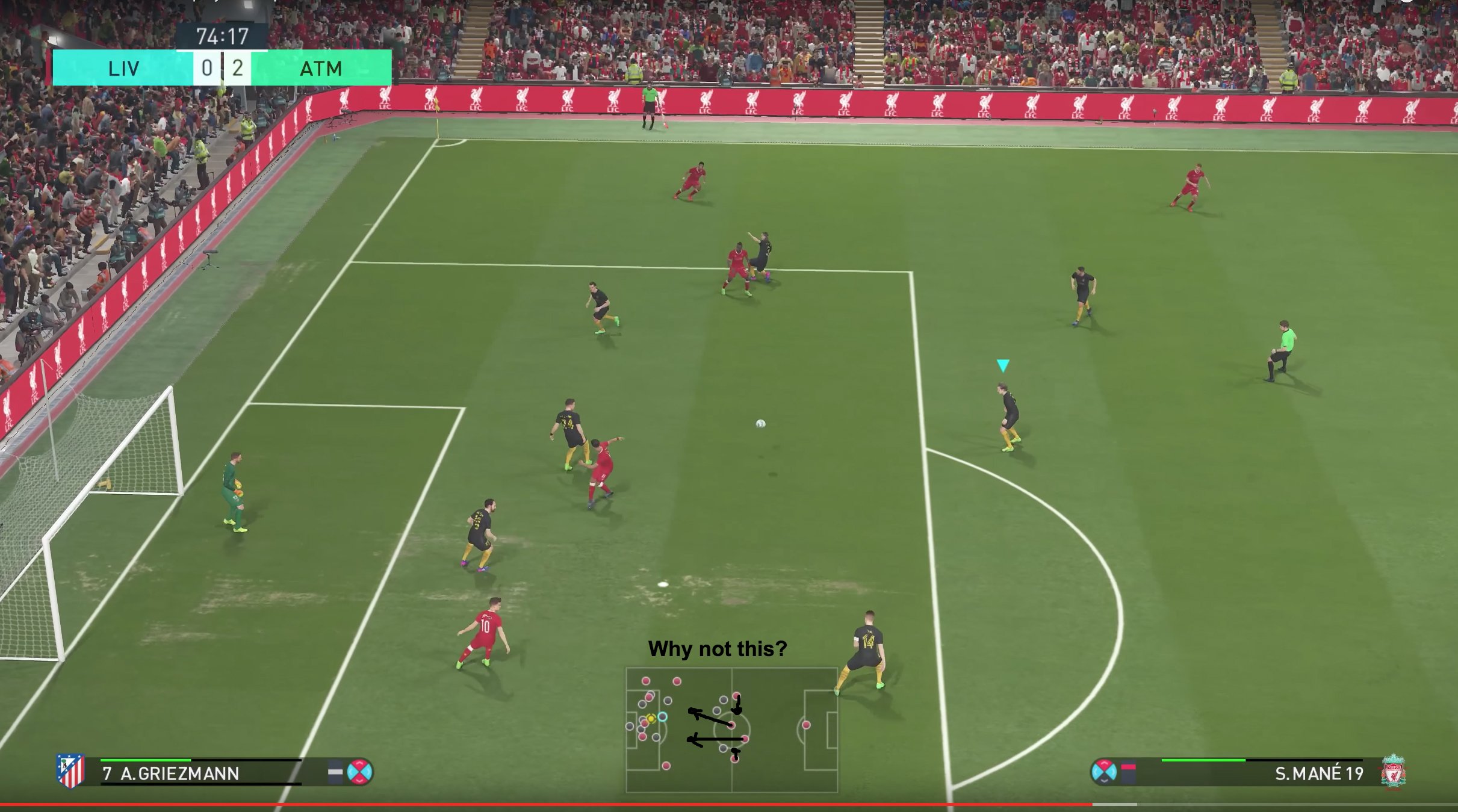Image resolution: width=1458 pixels, height=812 pixels.
Task: Select the Liverpool club crest
Action: 1393,771
